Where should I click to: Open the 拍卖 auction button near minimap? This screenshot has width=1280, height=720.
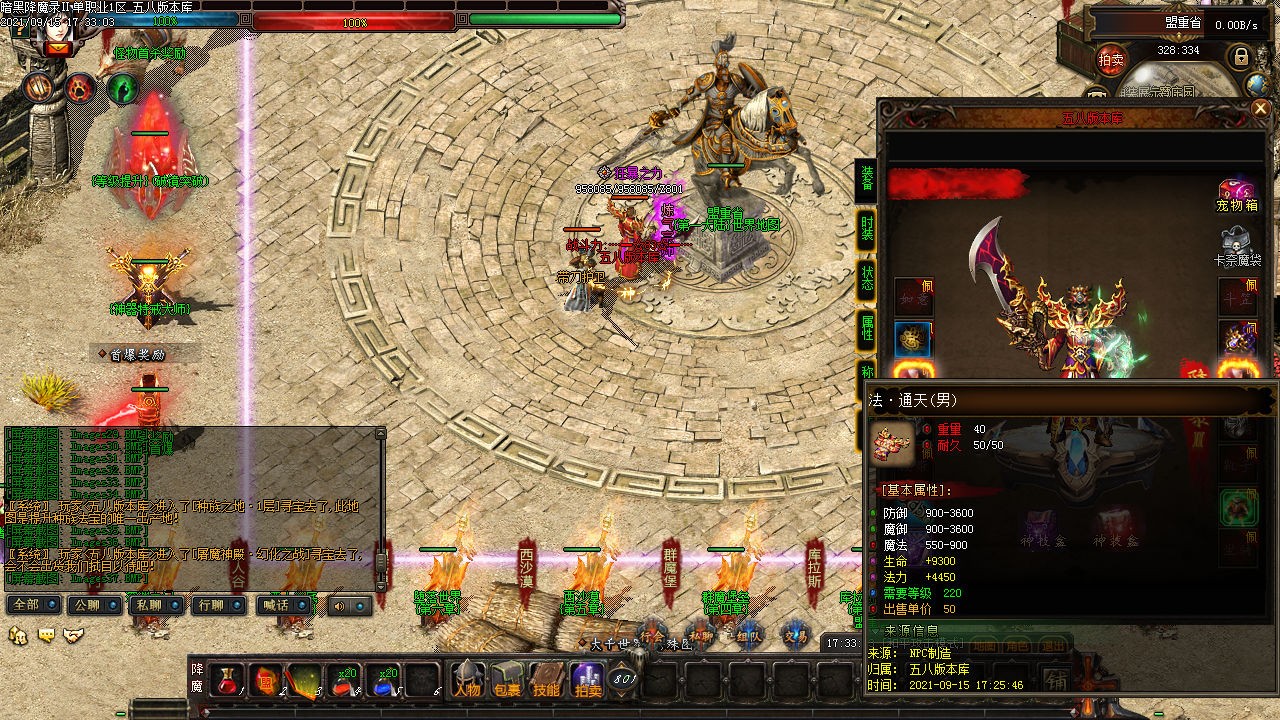pos(1111,59)
